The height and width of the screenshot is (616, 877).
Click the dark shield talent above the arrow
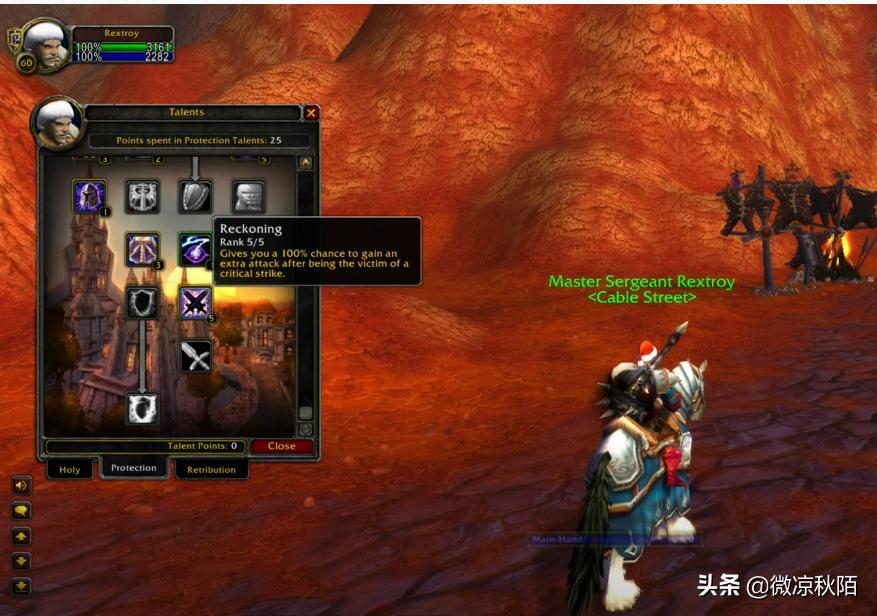(142, 302)
